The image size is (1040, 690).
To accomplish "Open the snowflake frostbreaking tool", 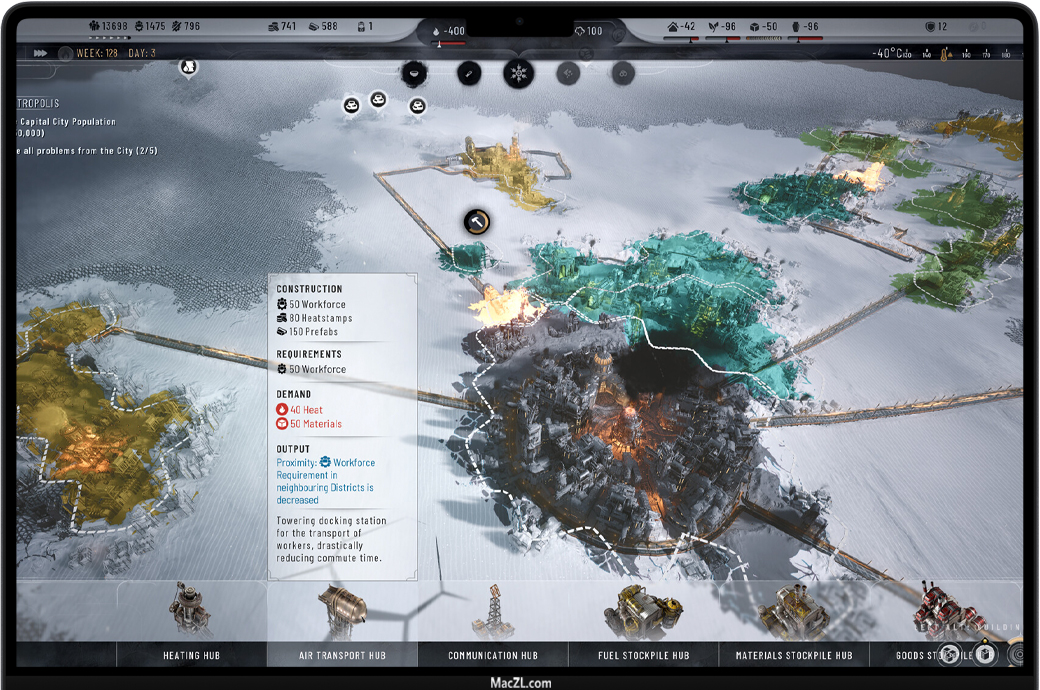I will point(518,73).
